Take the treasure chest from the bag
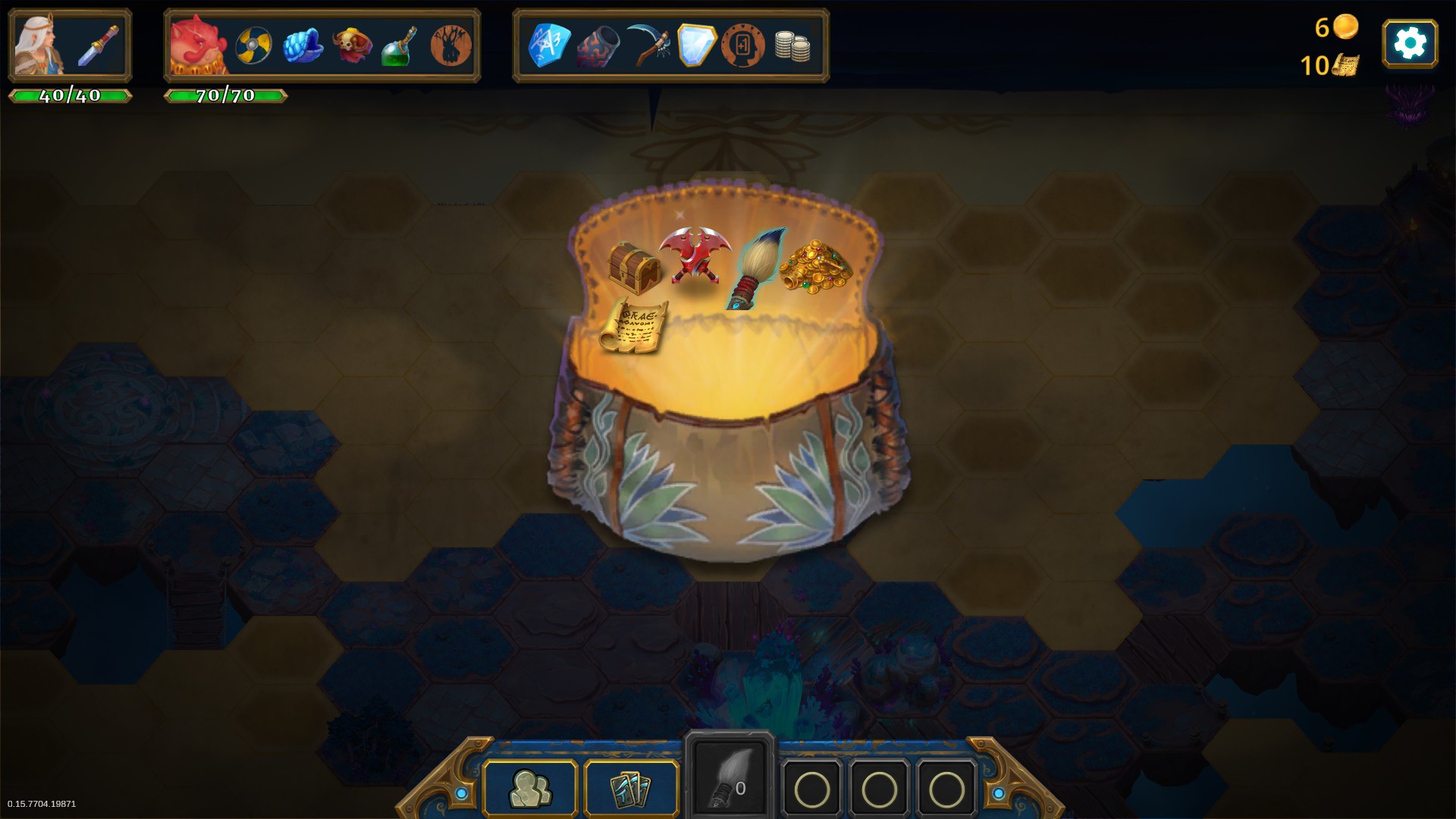Image resolution: width=1456 pixels, height=819 pixels. coord(633,267)
